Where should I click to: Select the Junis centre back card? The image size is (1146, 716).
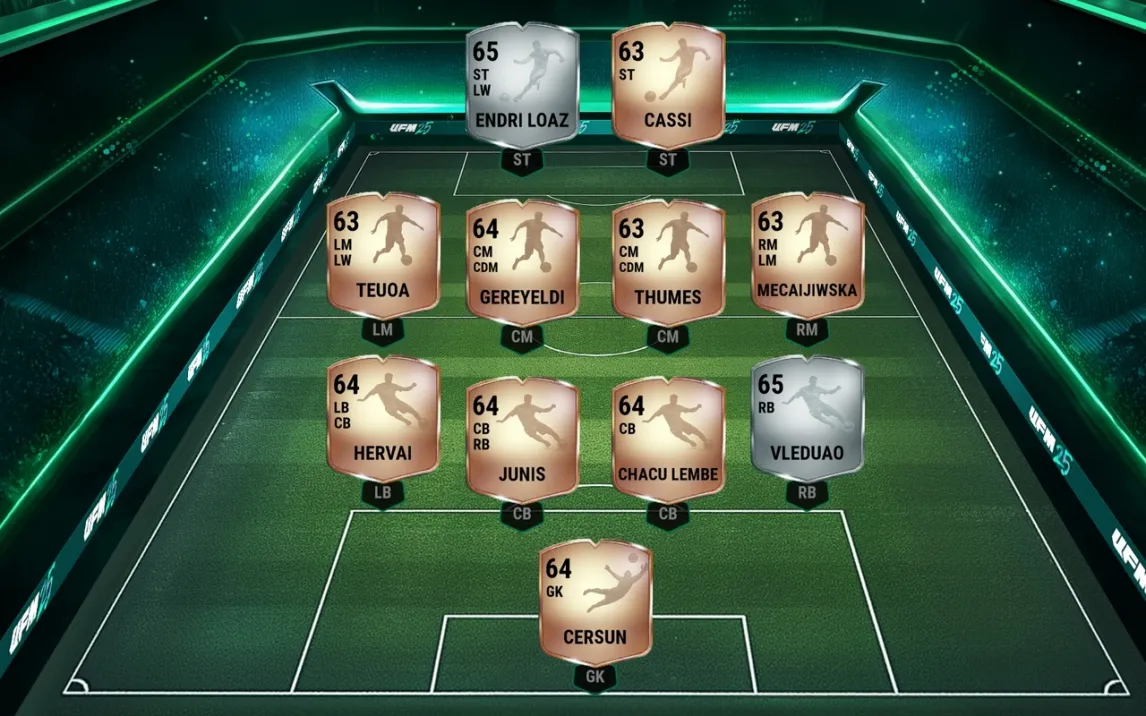pos(522,435)
